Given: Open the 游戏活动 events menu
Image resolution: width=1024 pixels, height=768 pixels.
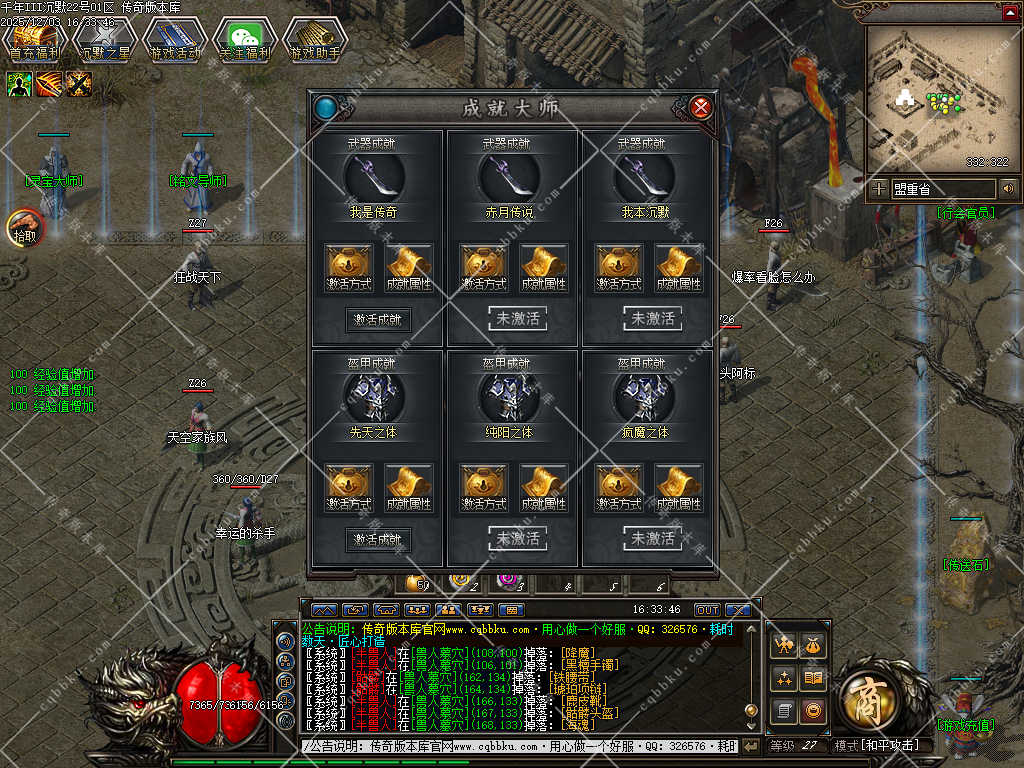Looking at the screenshot, I should [x=175, y=41].
